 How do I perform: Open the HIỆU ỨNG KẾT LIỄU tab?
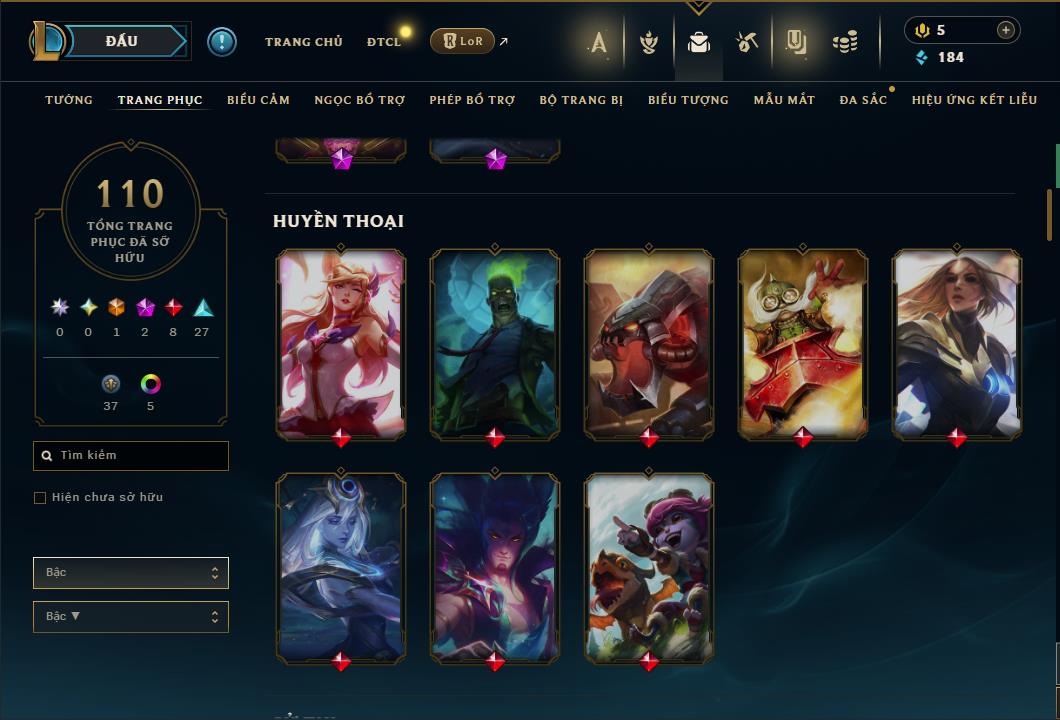[974, 100]
